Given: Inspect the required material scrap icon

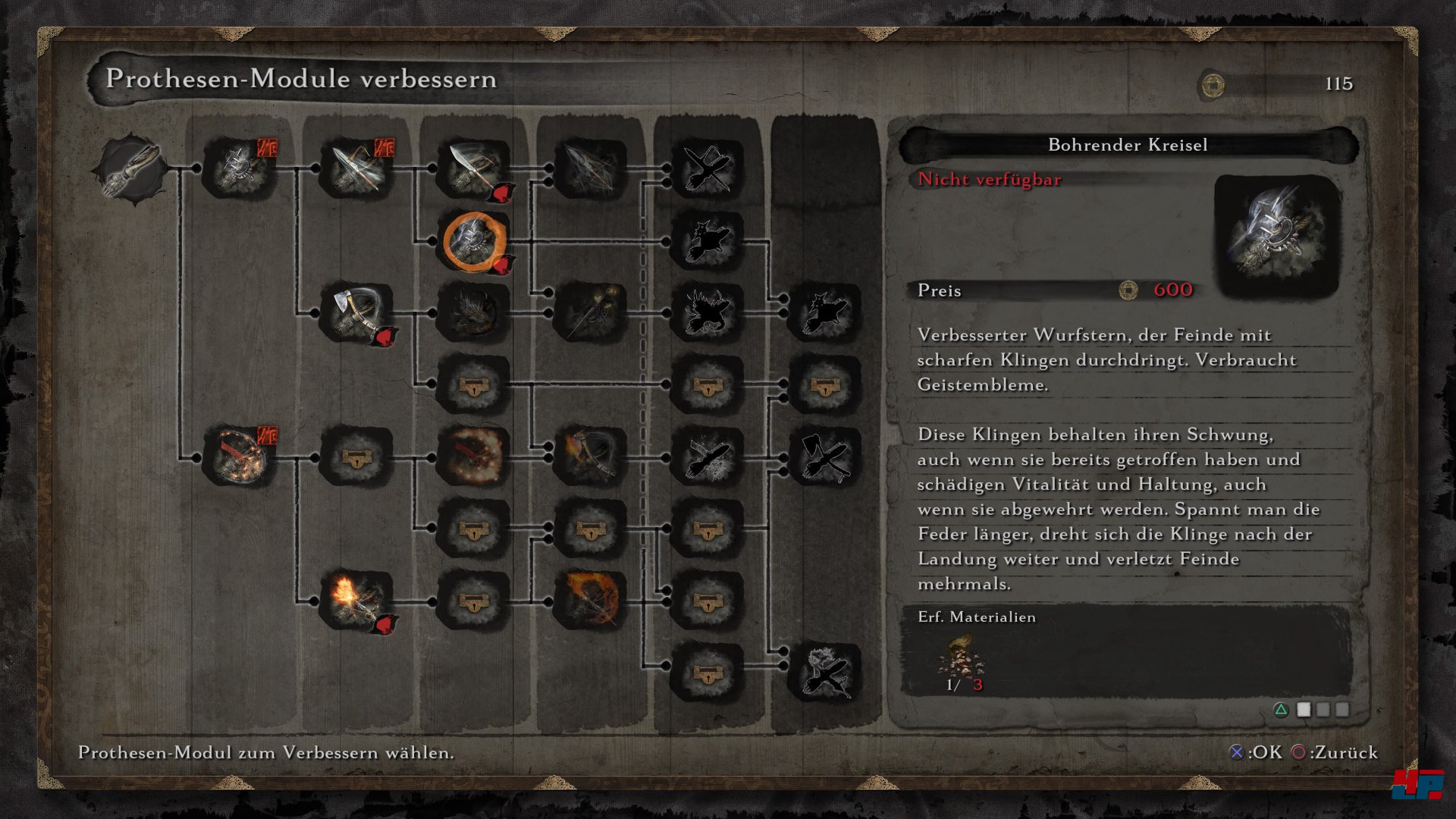Looking at the screenshot, I should tap(961, 656).
